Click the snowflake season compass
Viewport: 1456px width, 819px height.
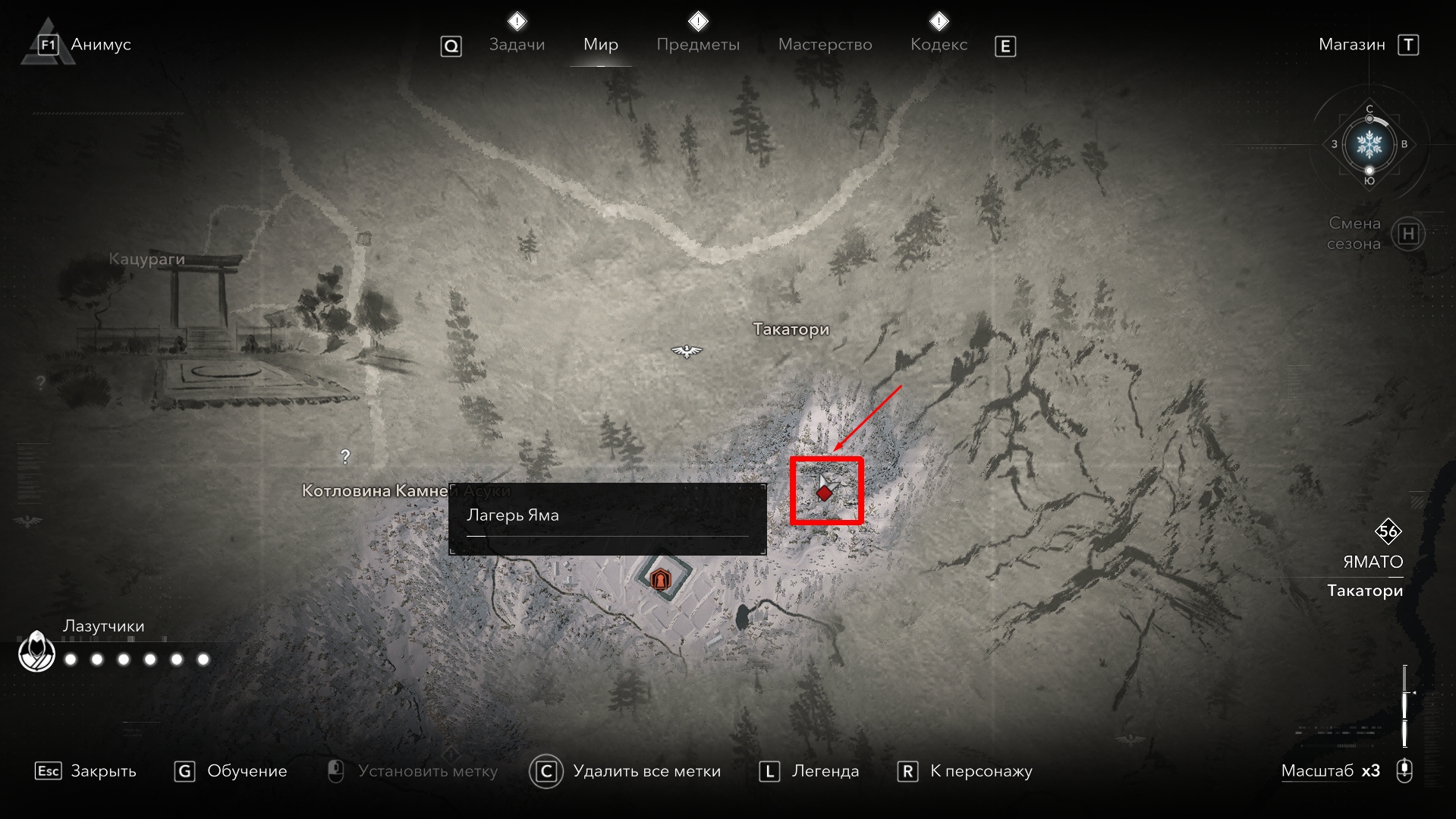(x=1369, y=144)
